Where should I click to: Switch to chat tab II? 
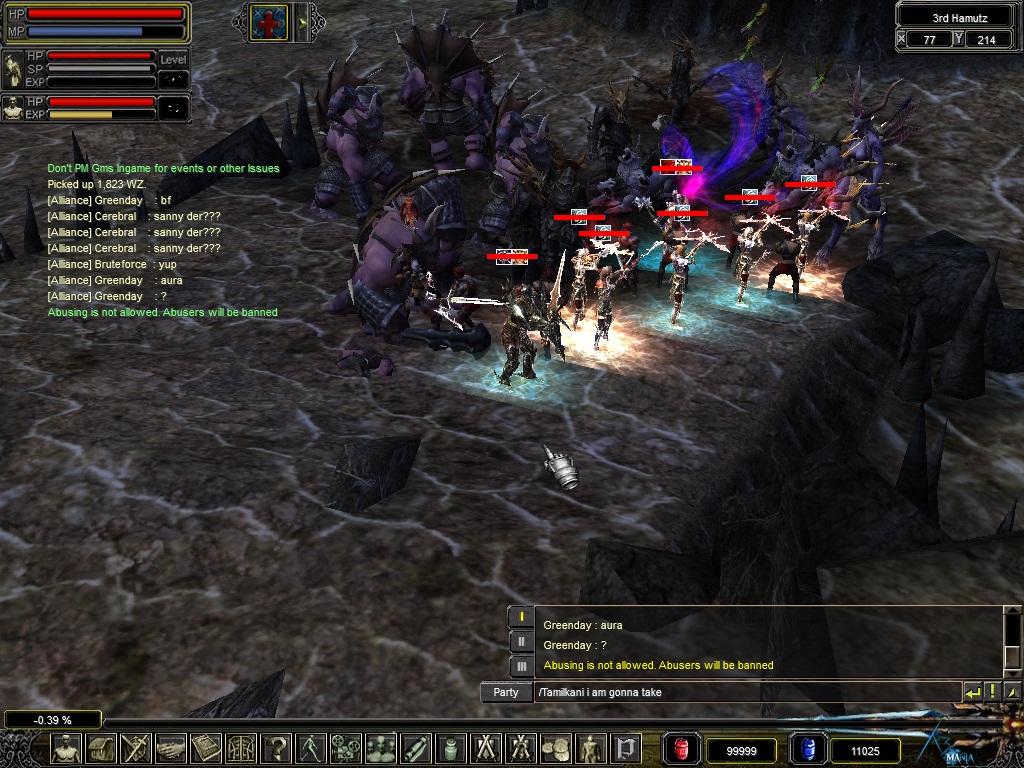(x=521, y=641)
